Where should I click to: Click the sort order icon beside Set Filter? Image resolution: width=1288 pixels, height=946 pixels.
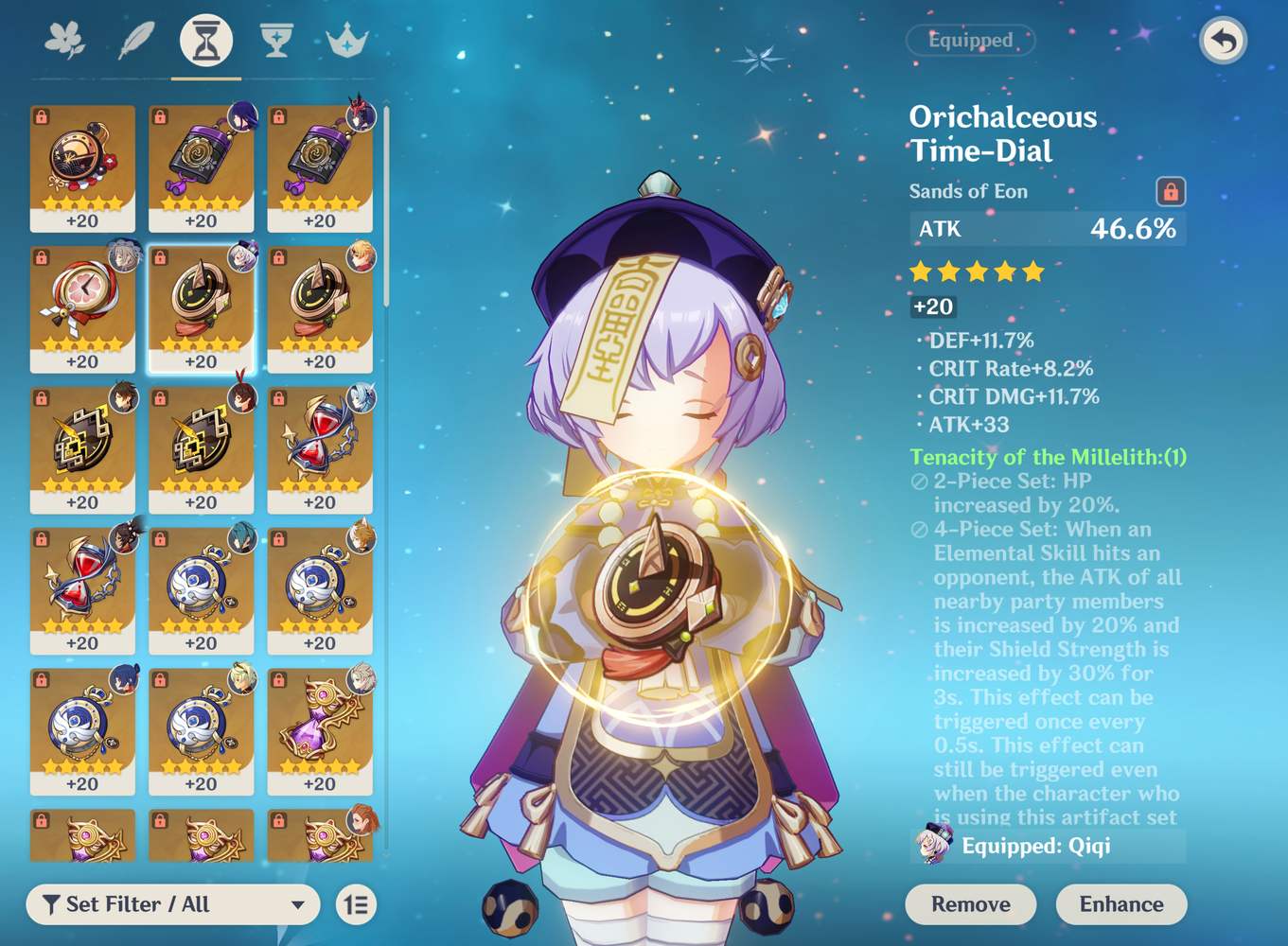point(358,904)
